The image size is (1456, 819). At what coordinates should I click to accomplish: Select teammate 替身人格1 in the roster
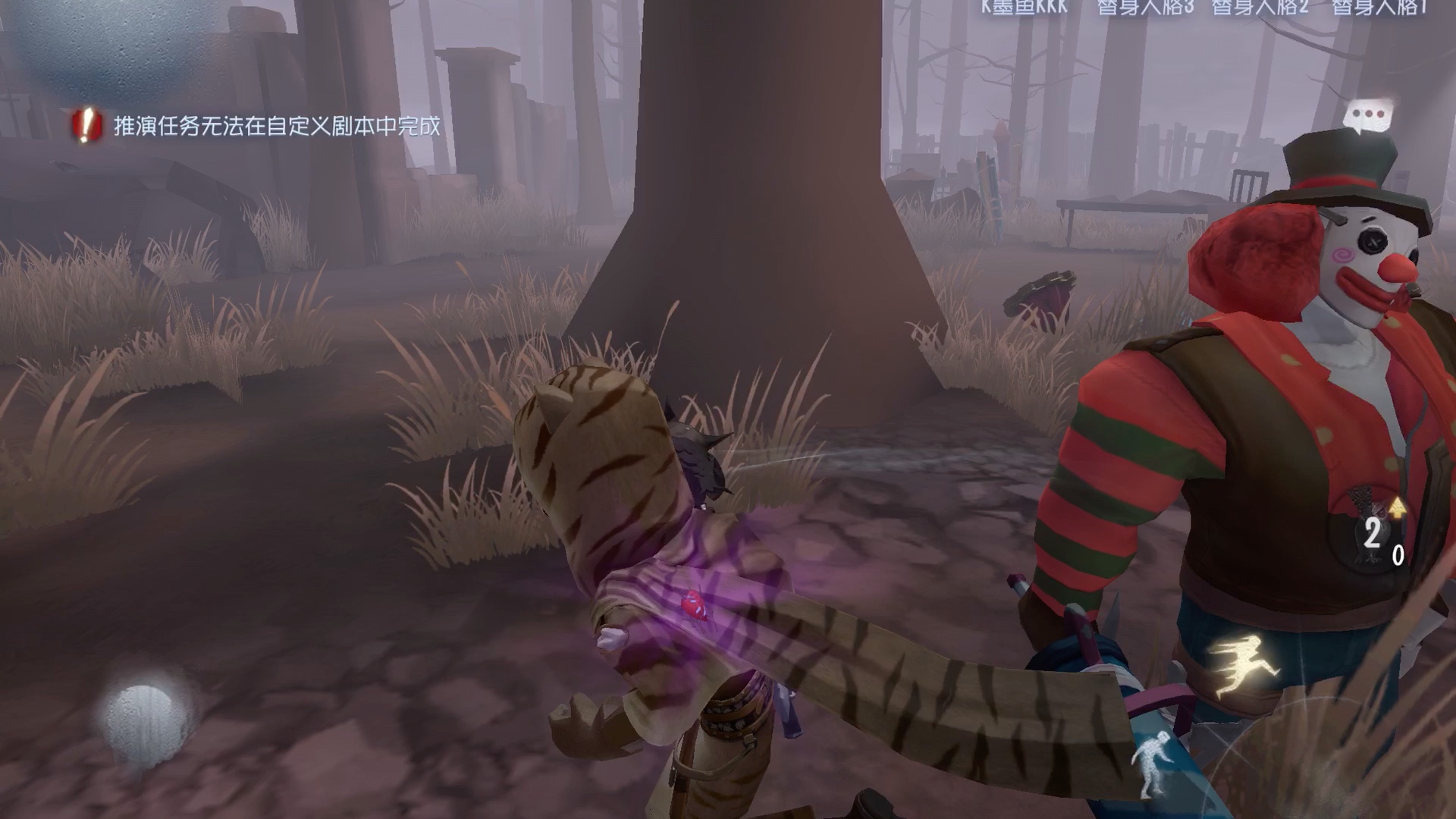click(x=1380, y=8)
